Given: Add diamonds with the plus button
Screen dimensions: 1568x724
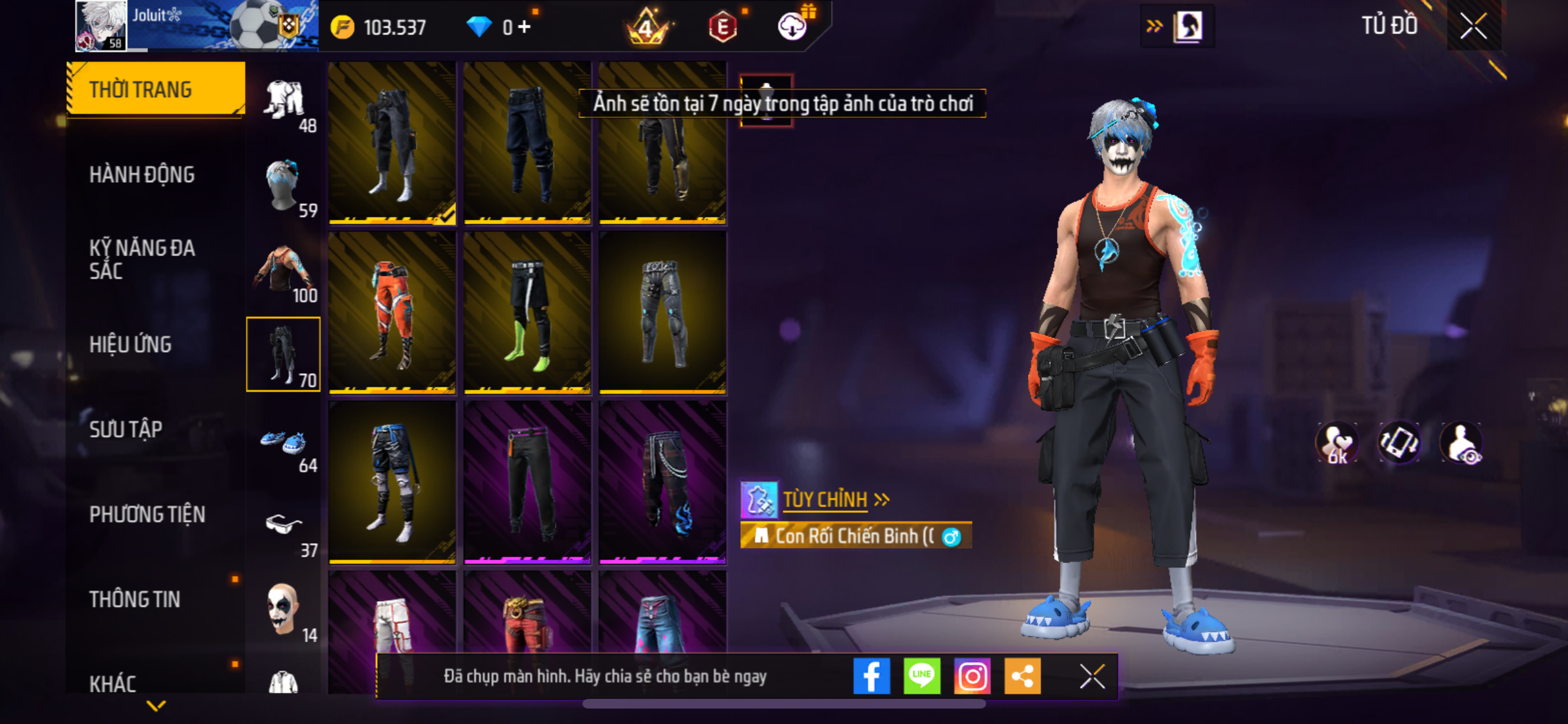Looking at the screenshot, I should (525, 27).
